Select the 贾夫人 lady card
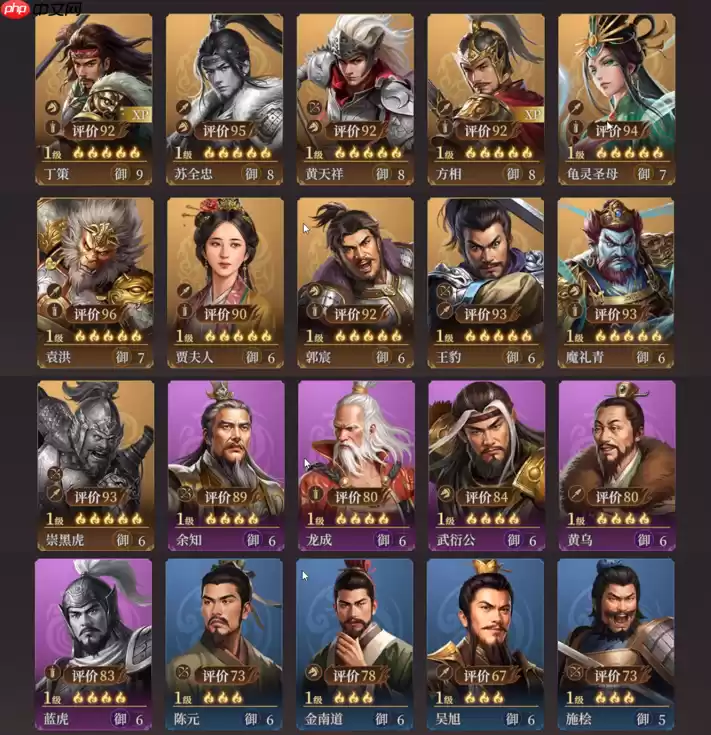Image resolution: width=711 pixels, height=735 pixels. [225, 282]
